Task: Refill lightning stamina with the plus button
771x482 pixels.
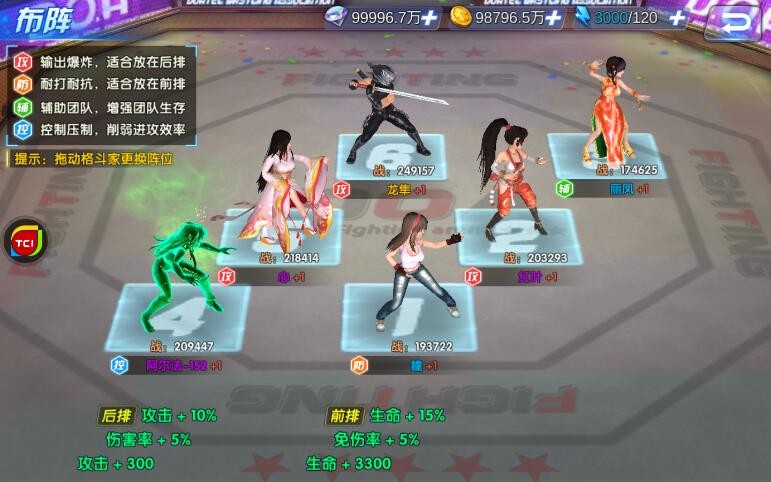Action: point(677,17)
